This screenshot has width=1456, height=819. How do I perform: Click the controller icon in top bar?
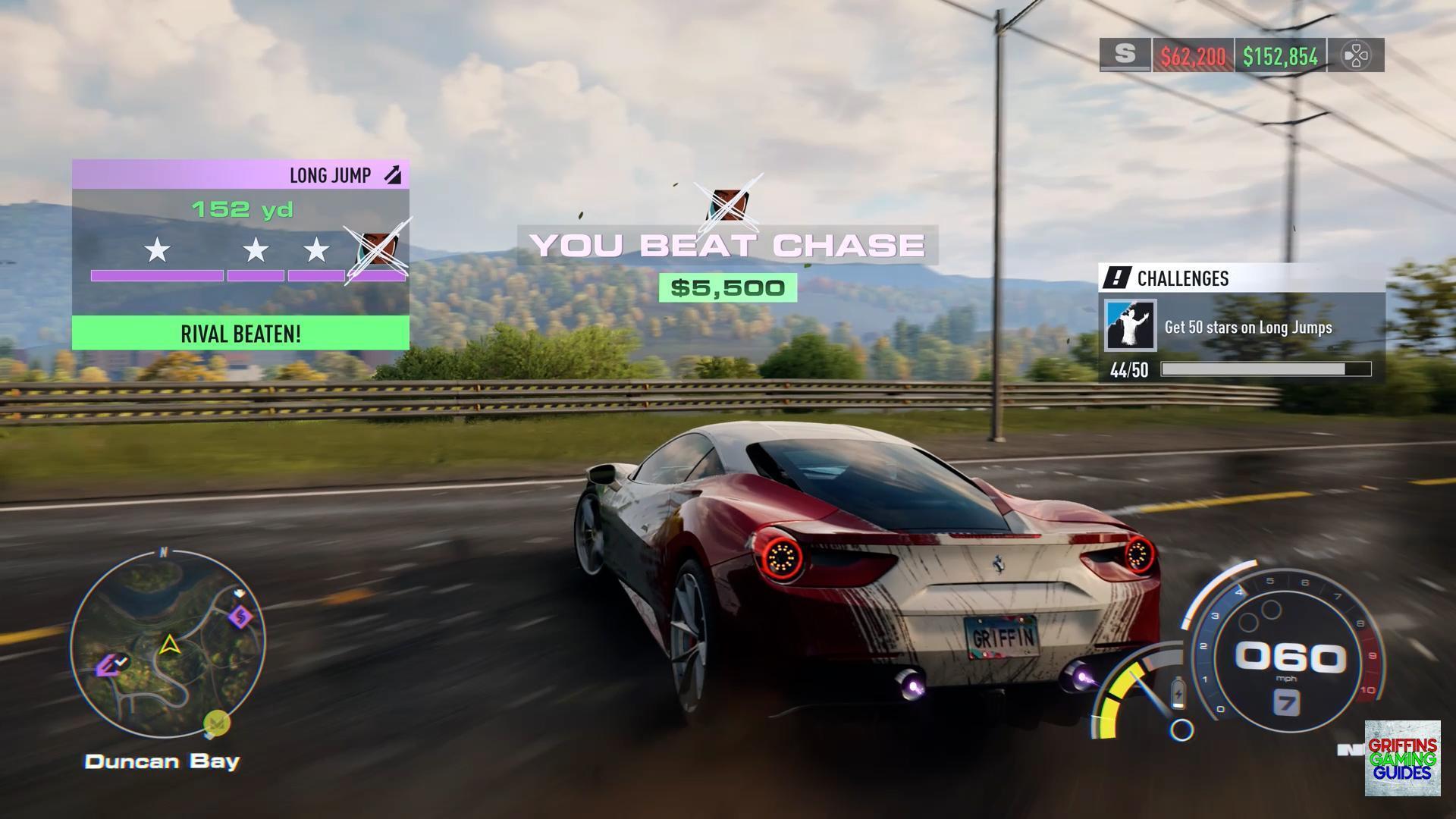tap(1356, 55)
